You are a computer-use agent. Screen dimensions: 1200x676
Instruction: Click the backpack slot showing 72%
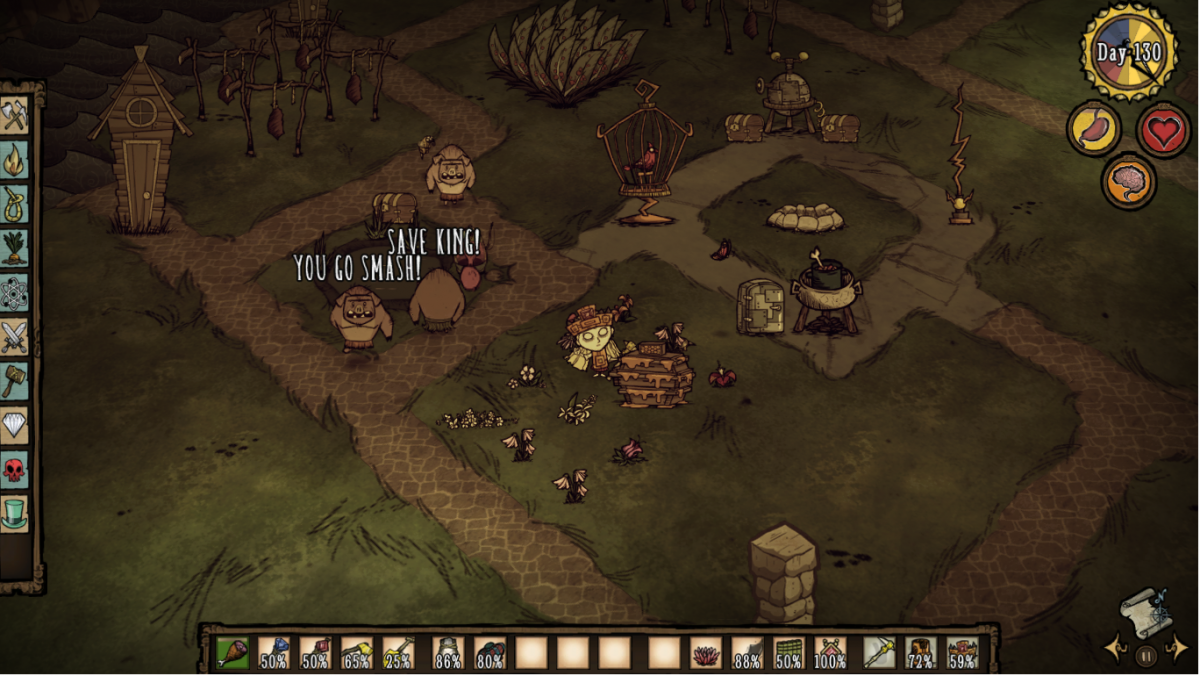pyautogui.click(x=921, y=653)
